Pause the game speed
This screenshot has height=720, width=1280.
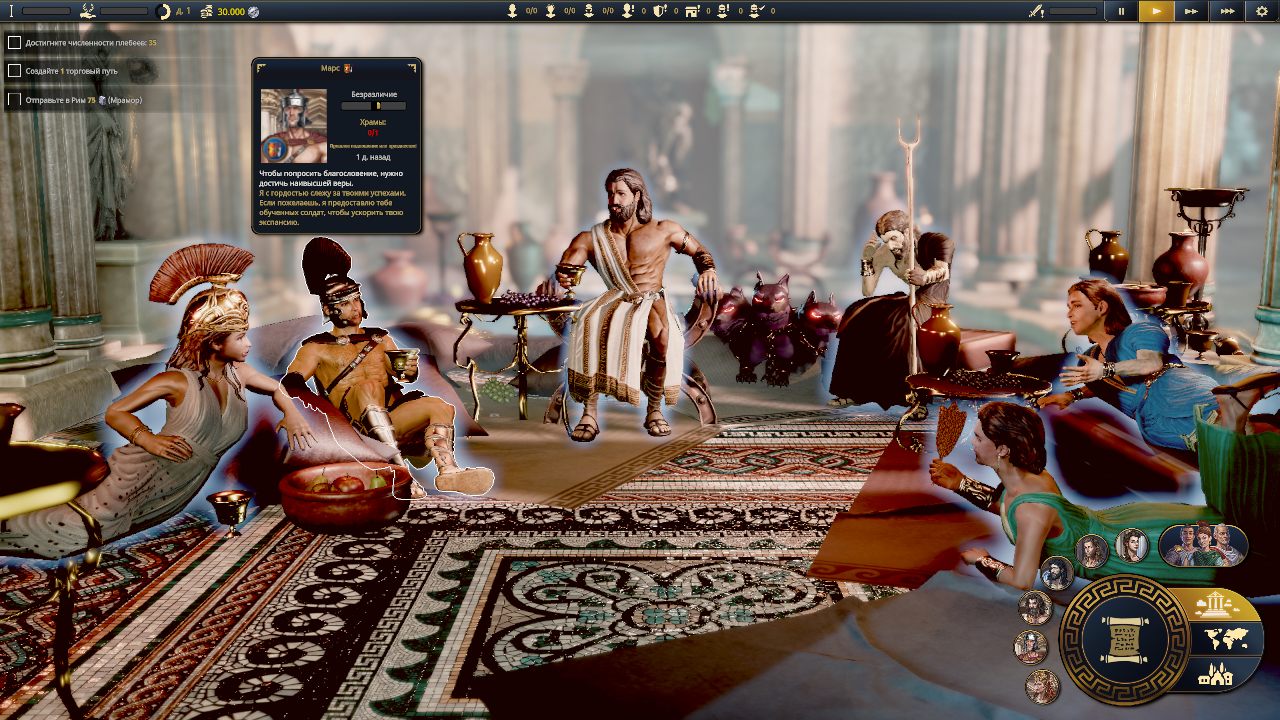(1121, 11)
